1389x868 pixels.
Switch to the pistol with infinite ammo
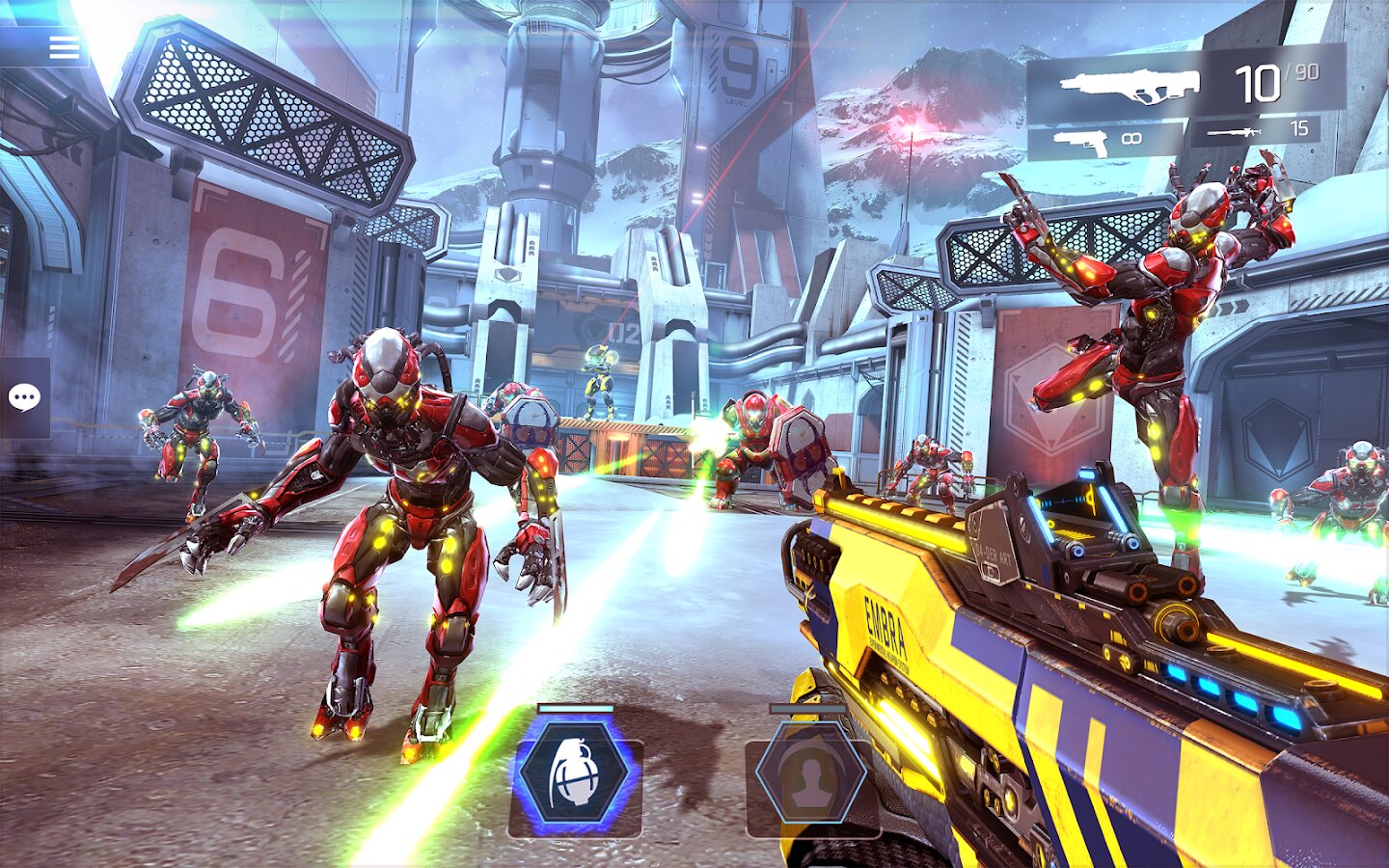pyautogui.click(x=1104, y=142)
